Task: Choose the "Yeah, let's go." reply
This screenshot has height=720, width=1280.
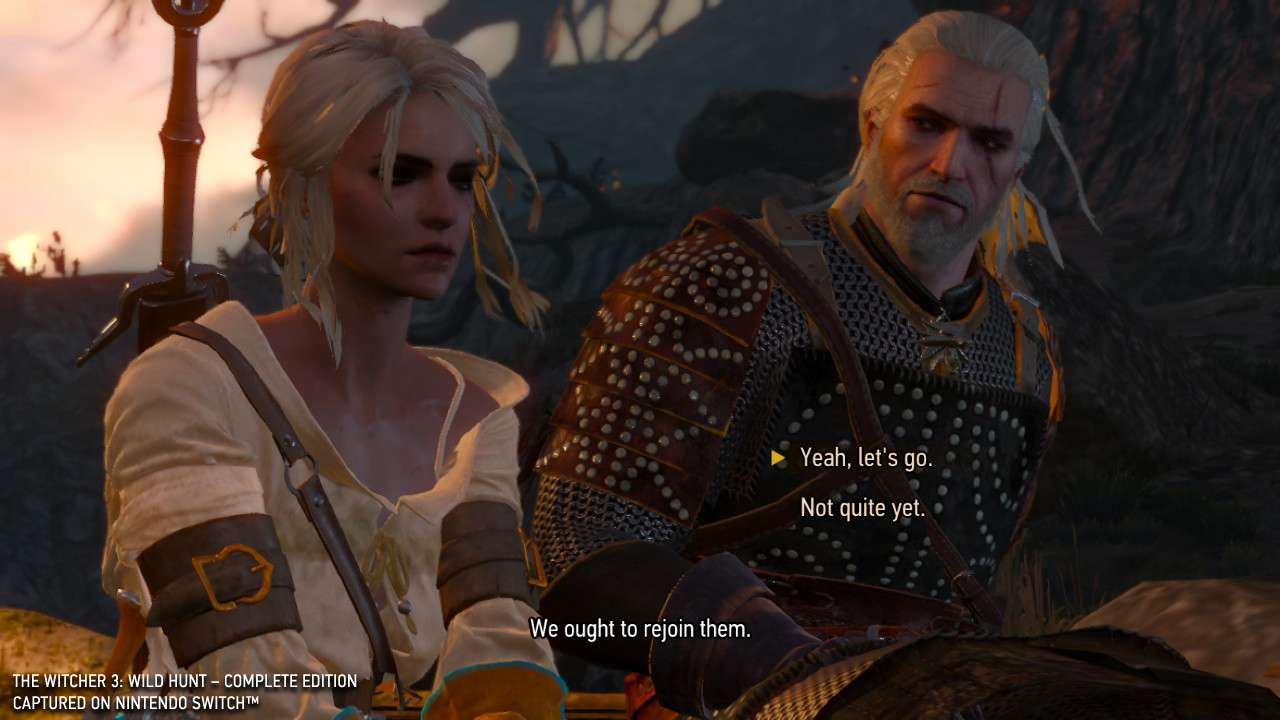Action: 866,458
